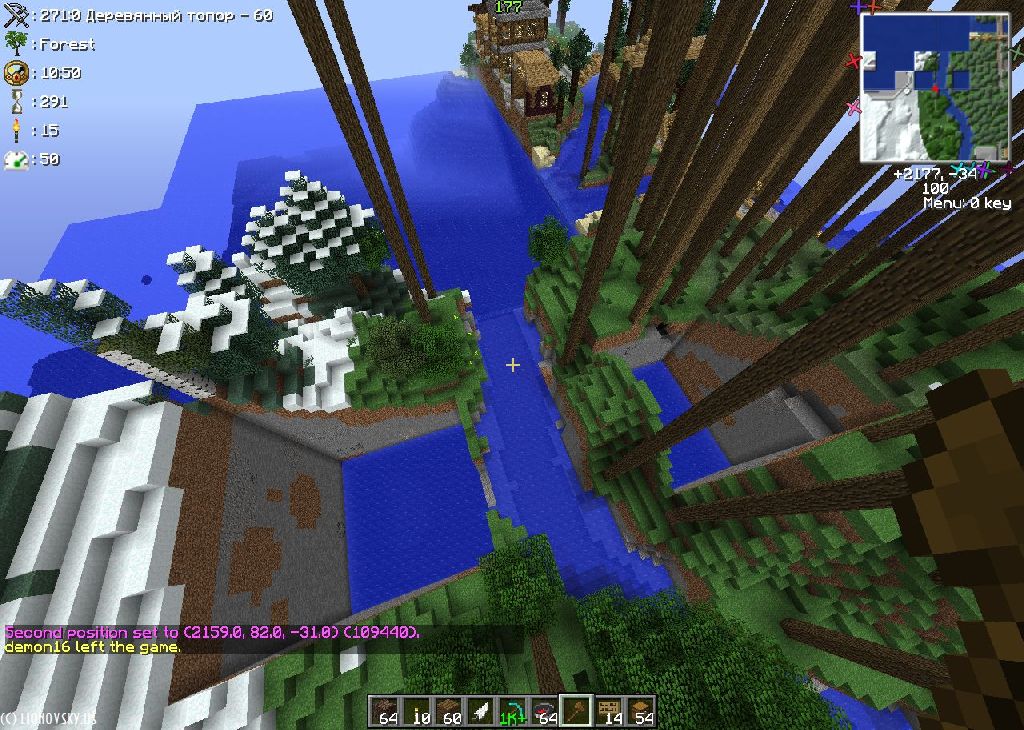Select the pink waypoint marker on the minimap edge
This screenshot has height=730, width=1024.
point(853,107)
